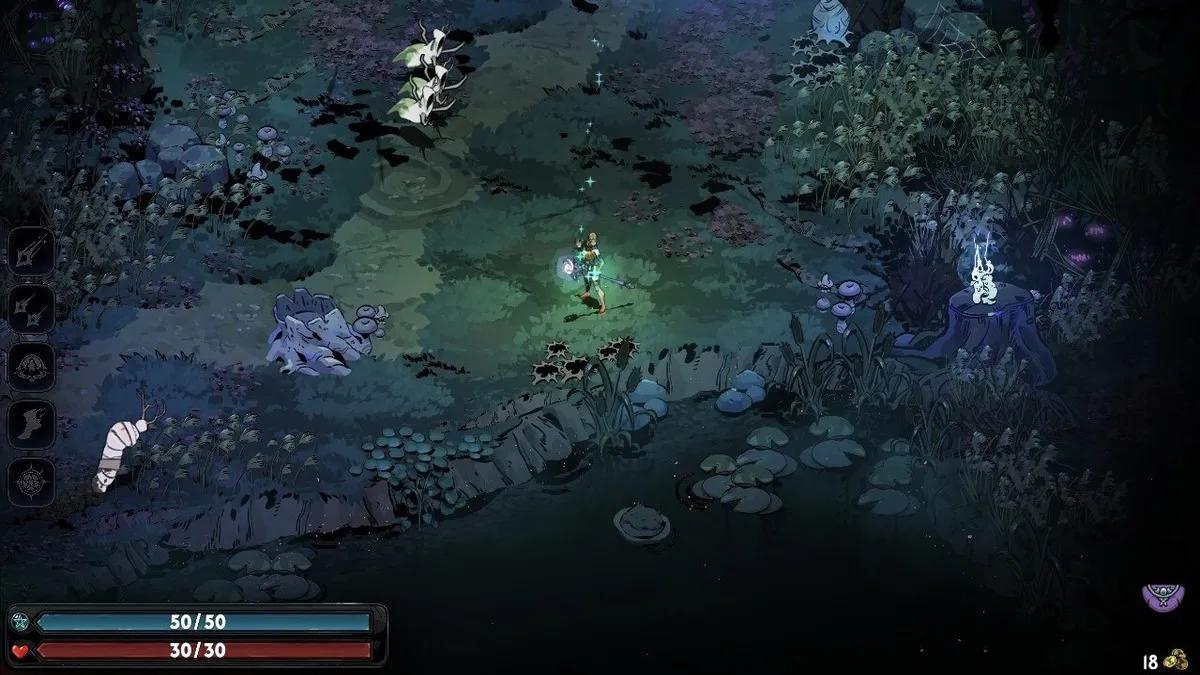Choose the winged-boot Sprint slot

(x=30, y=424)
